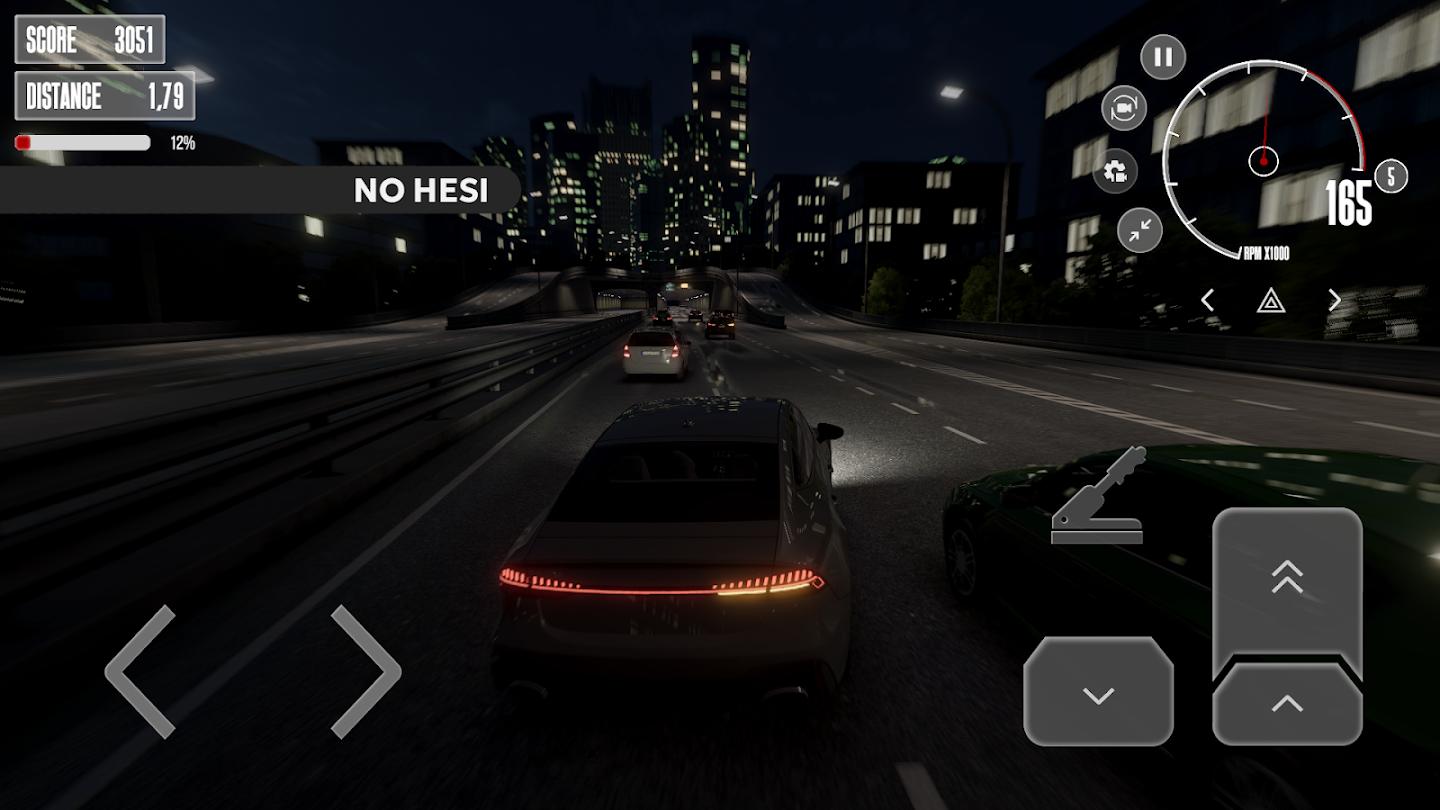Select the NO HESI mode banner

pos(420,191)
